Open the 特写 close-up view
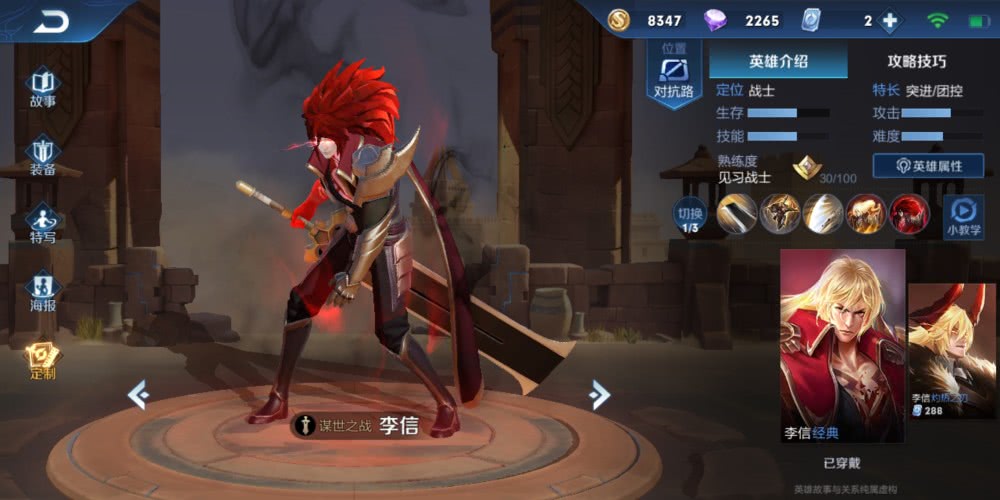 click(42, 223)
